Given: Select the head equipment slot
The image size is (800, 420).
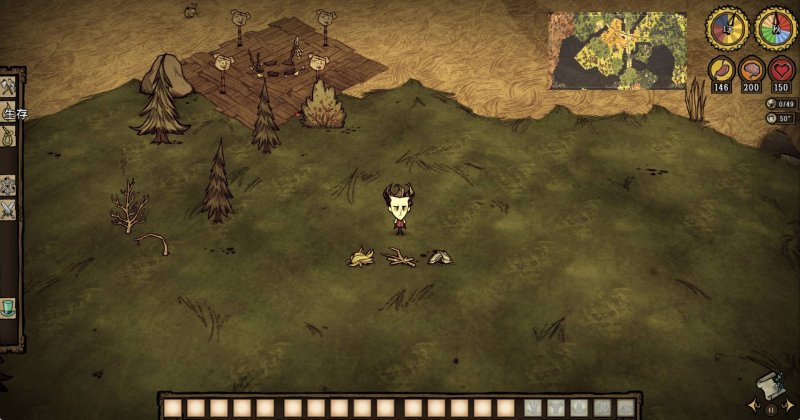Looking at the screenshot, I should click(580, 408).
